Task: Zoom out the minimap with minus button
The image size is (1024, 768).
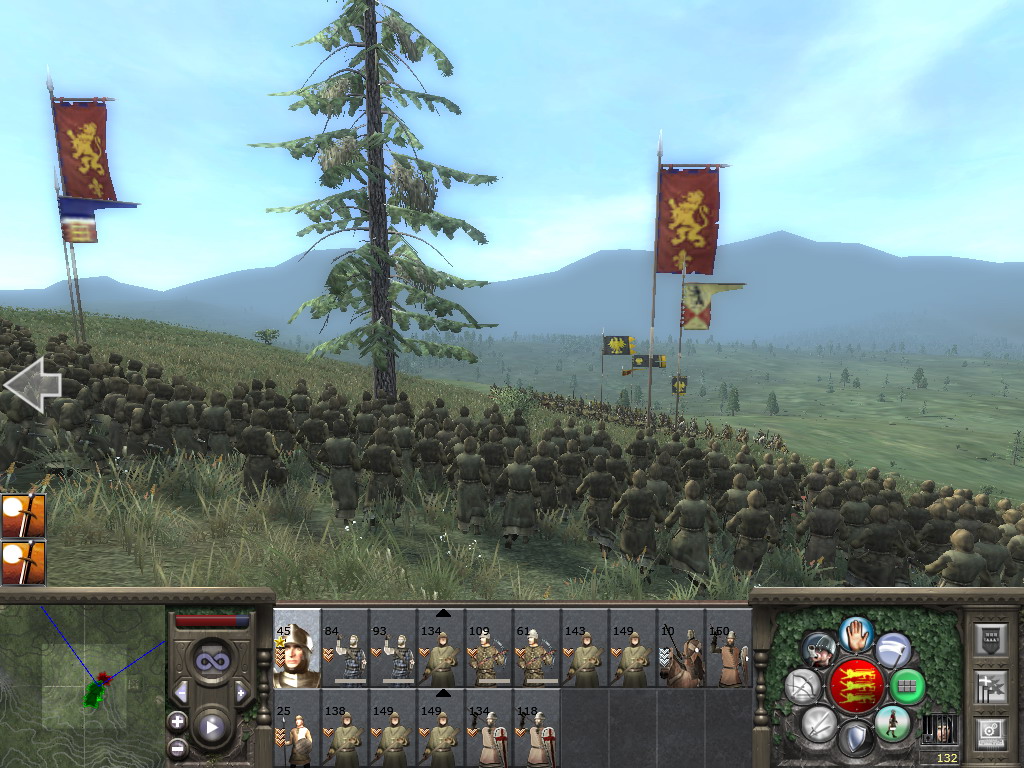Action: (178, 746)
